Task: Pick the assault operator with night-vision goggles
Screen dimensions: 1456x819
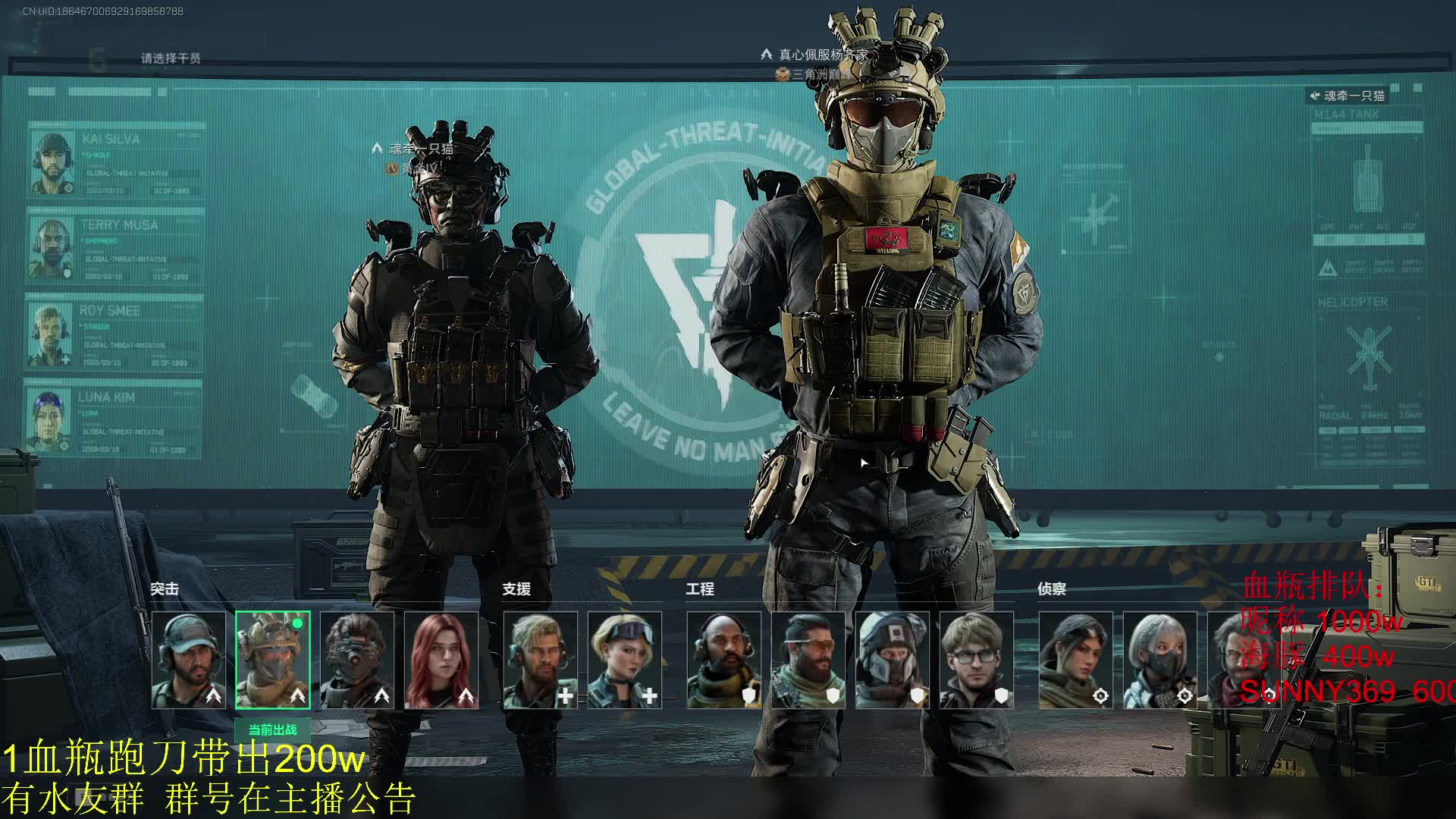Action: coord(357,661)
